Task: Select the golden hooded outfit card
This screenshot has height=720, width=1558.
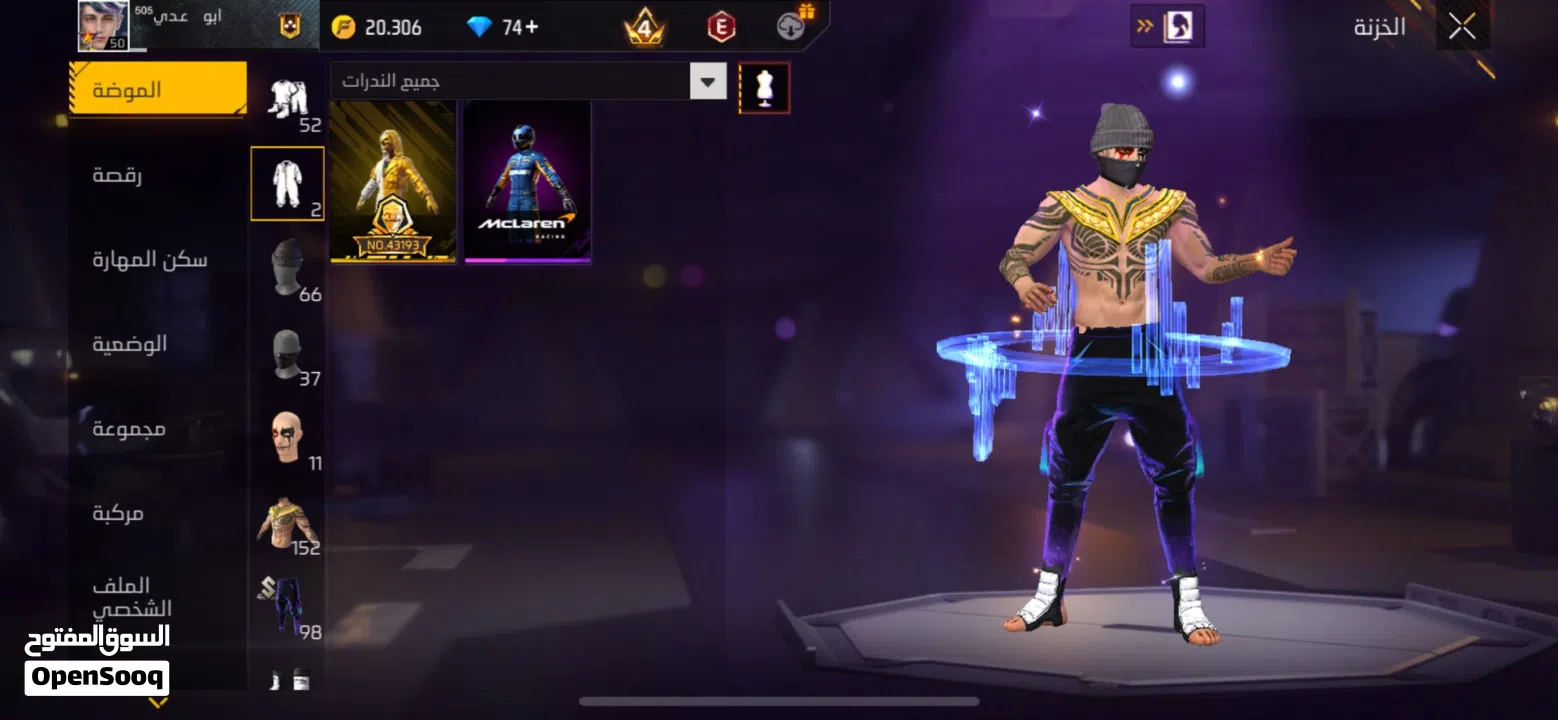Action: 393,182
